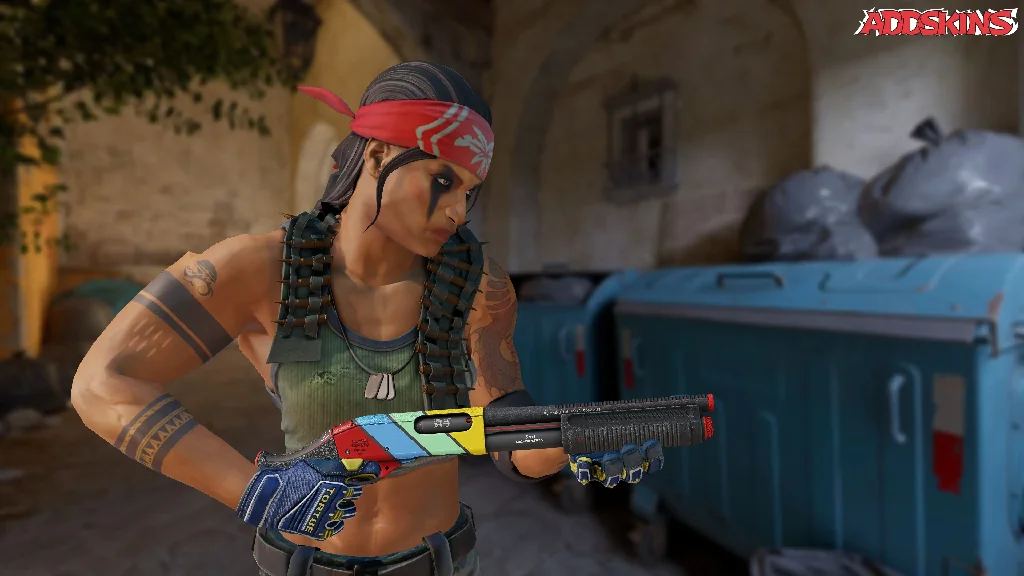The image size is (1024, 576).
Task: Click the ADDSKINS logo watermark
Action: pyautogui.click(x=936, y=22)
